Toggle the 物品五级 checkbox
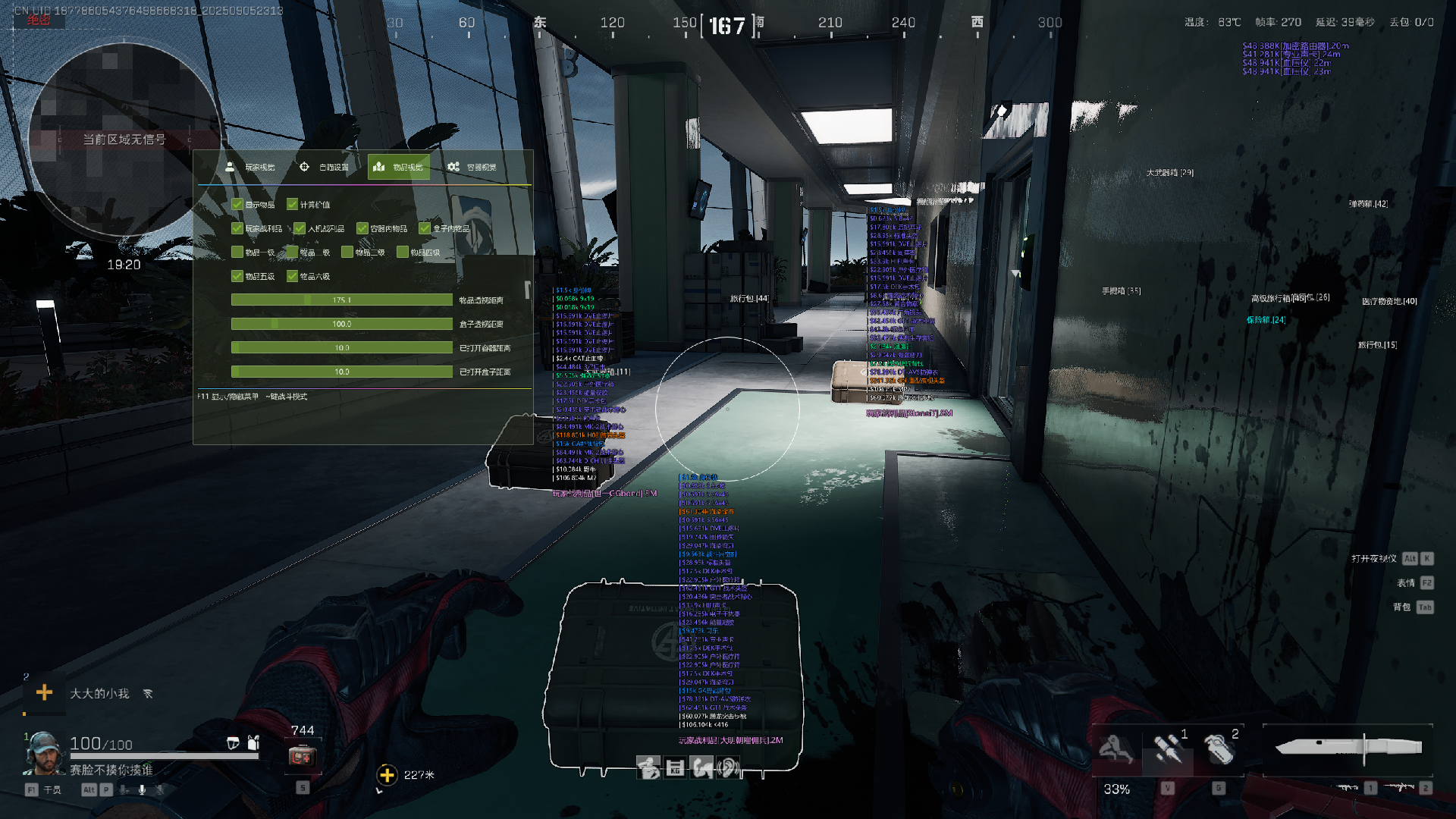Image resolution: width=1456 pixels, height=819 pixels. (x=237, y=276)
